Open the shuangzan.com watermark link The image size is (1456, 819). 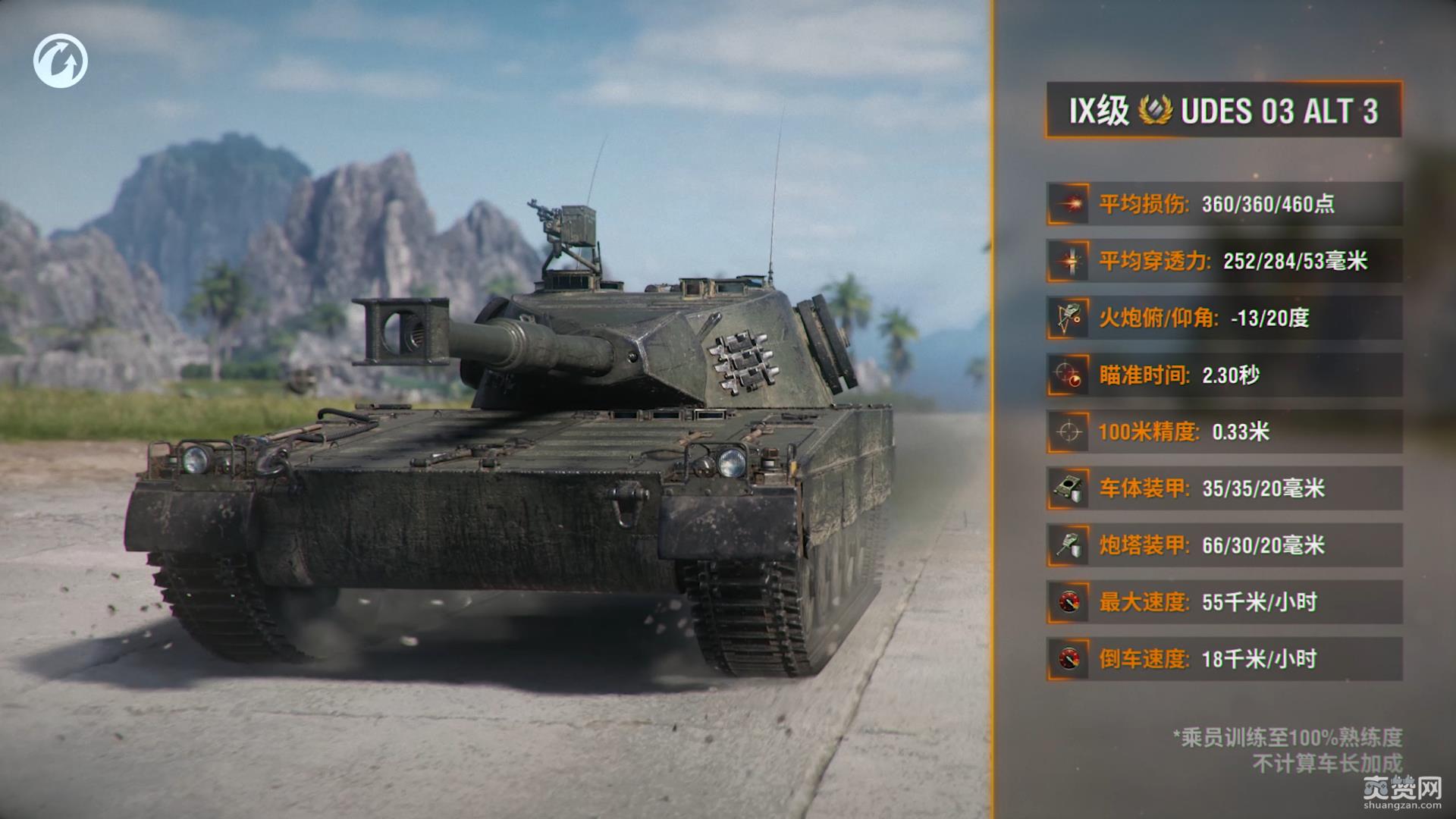1401,793
